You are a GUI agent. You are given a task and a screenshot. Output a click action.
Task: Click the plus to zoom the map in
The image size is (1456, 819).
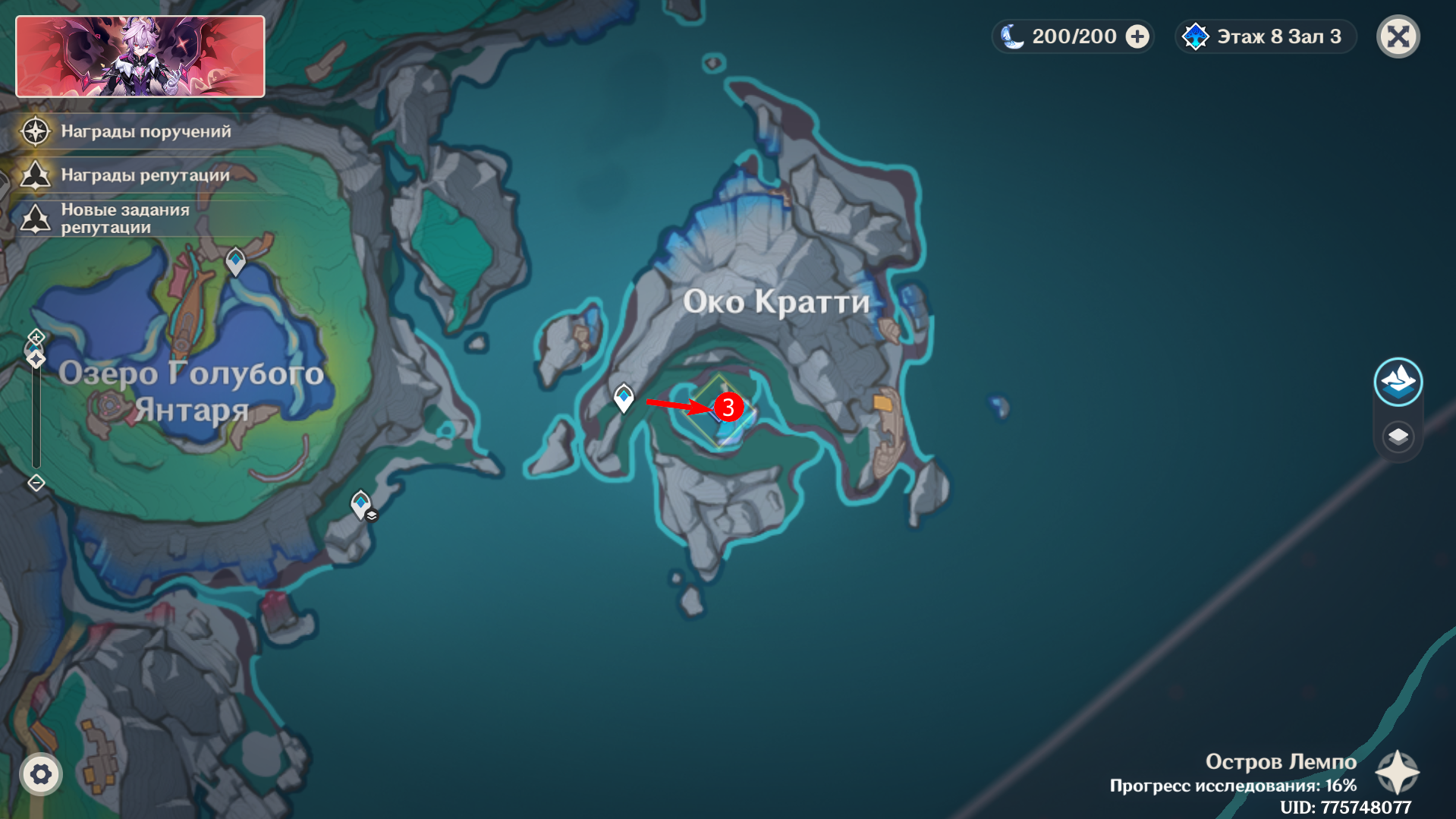(35, 337)
